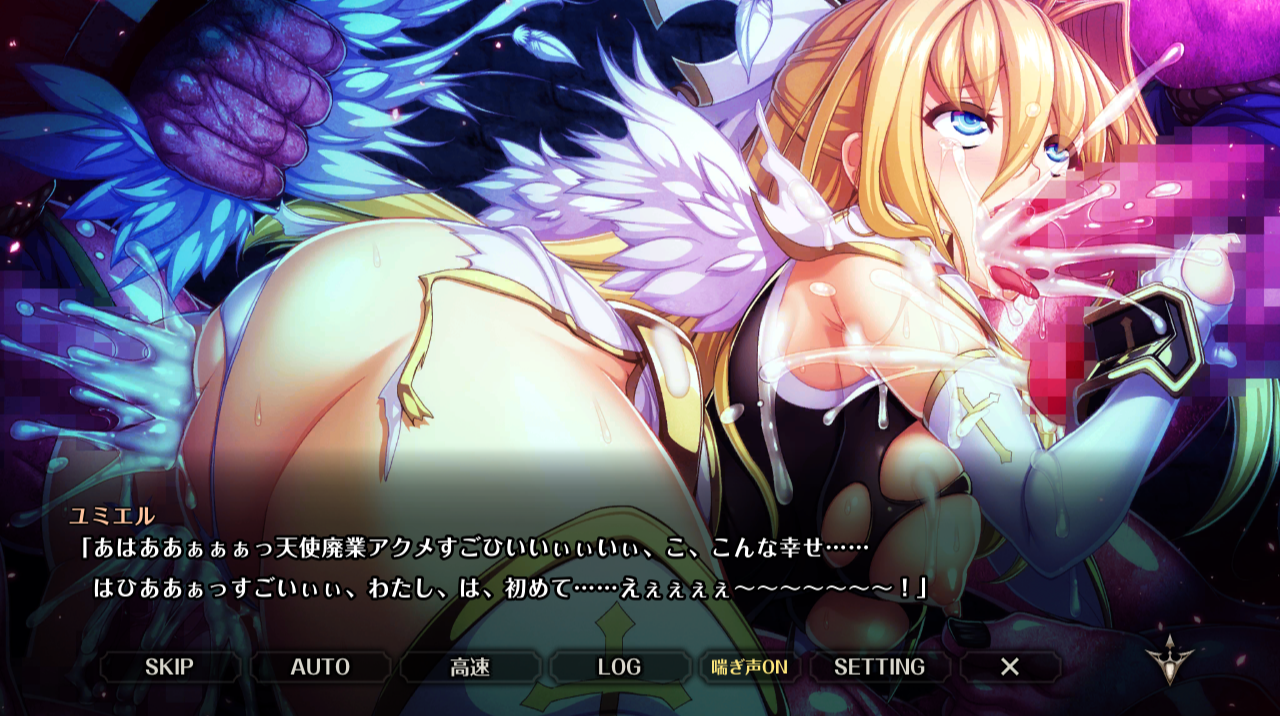Open the SETTING menu

click(x=879, y=667)
